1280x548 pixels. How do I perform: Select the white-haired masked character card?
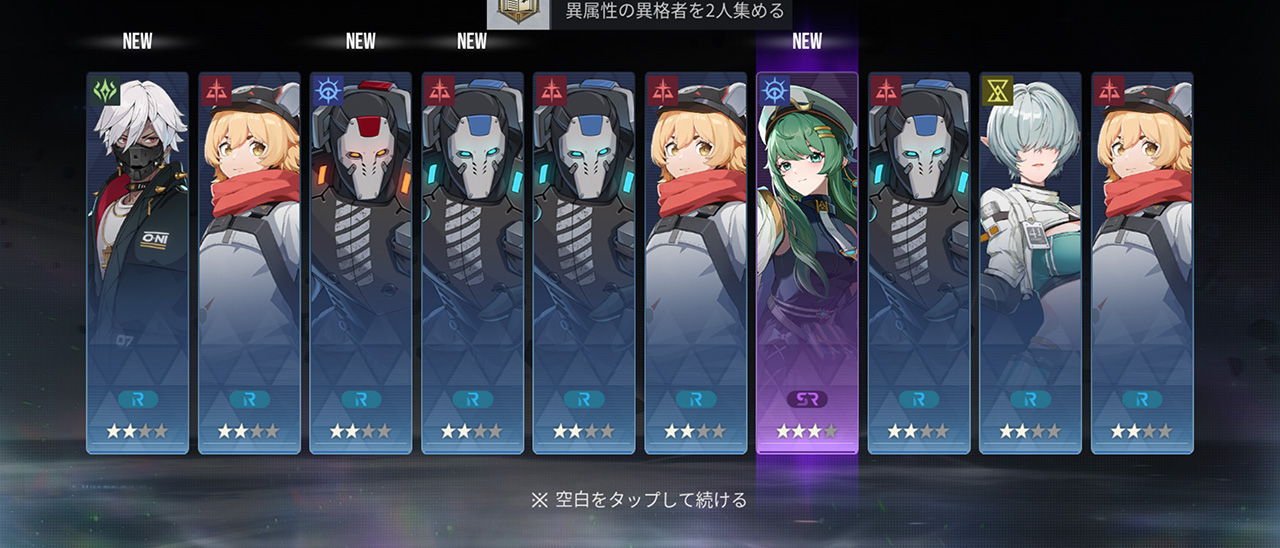click(137, 262)
